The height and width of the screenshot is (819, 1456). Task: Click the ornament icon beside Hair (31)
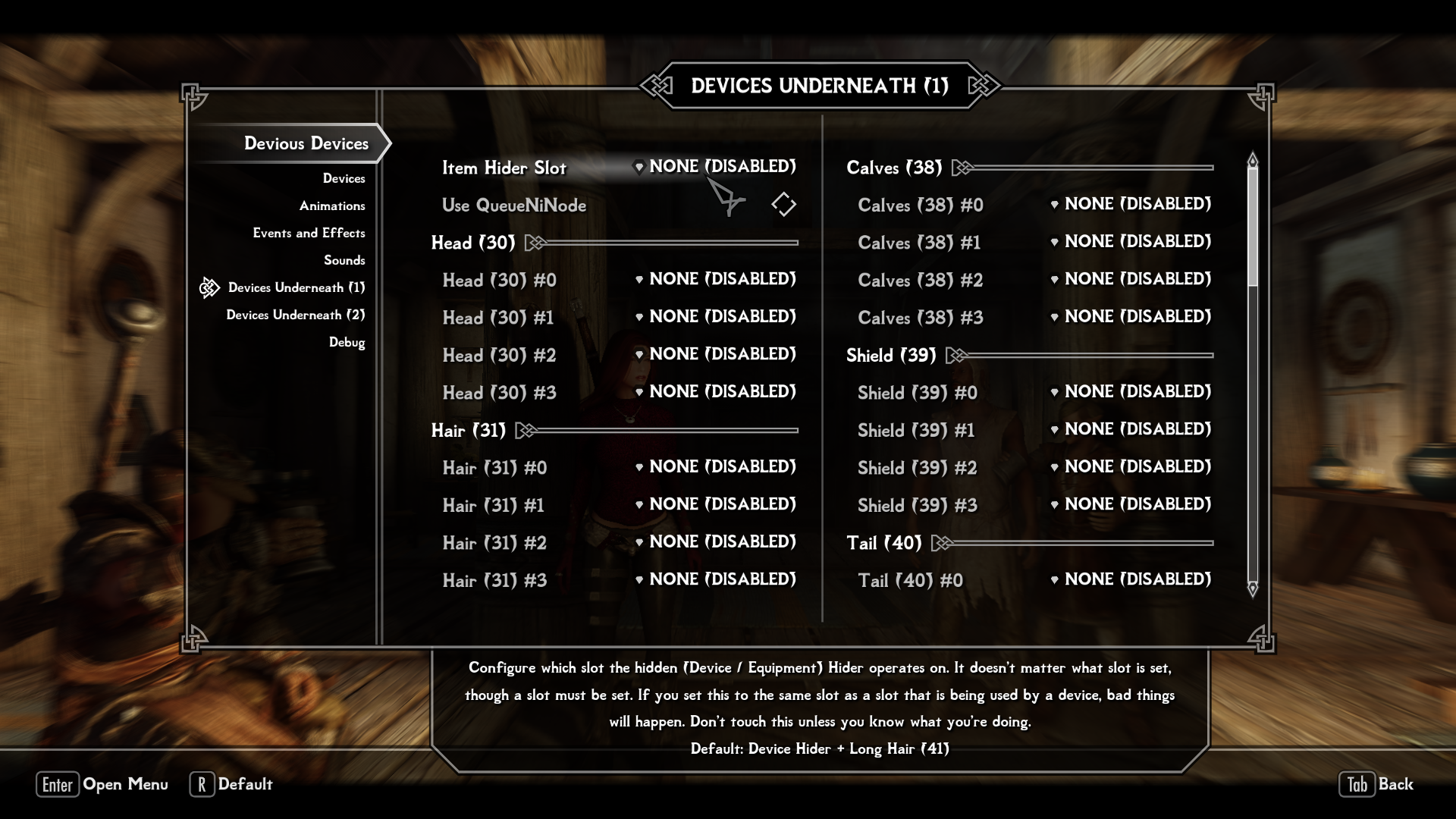(524, 430)
